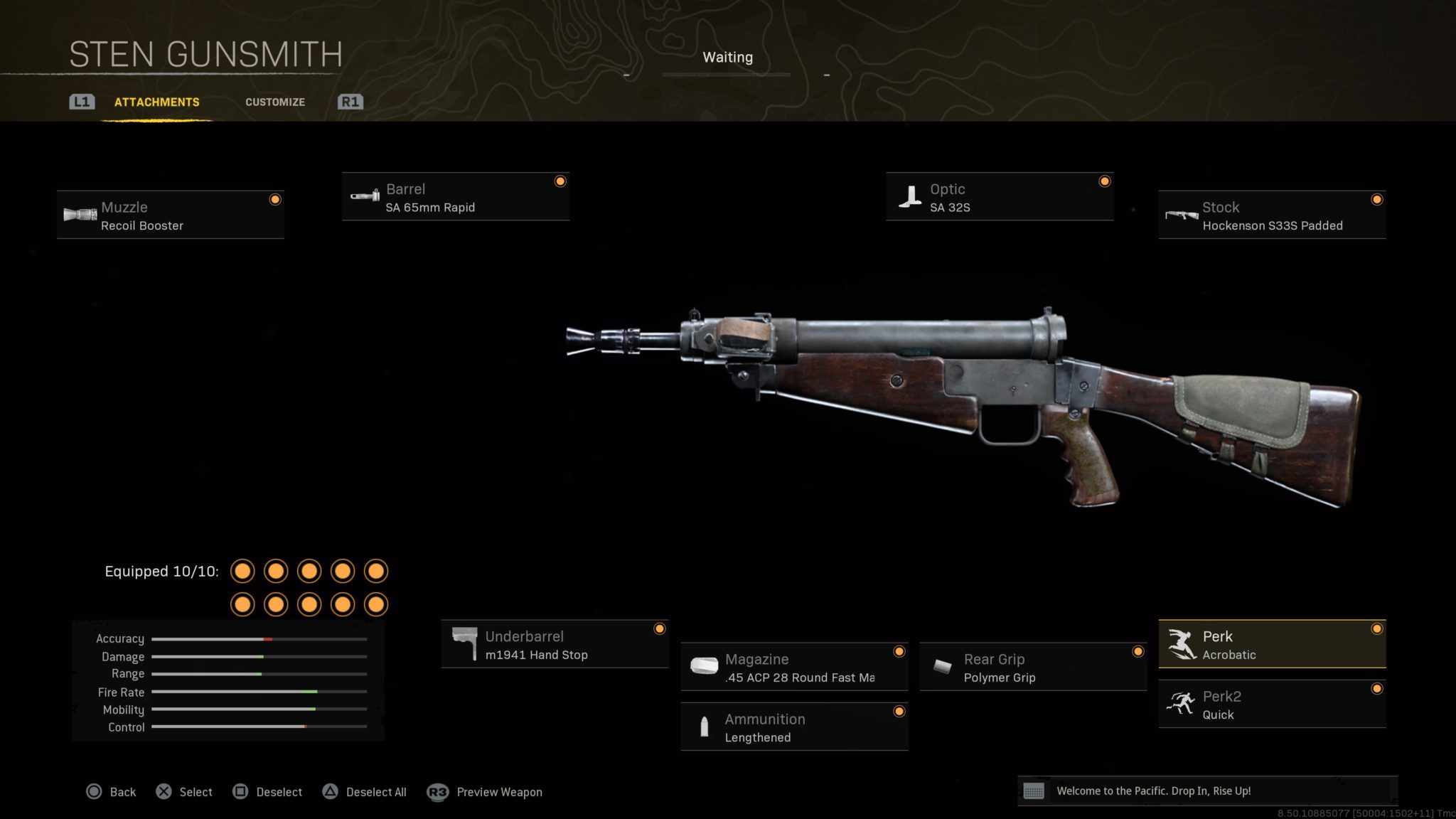Click the Quick Perk2 icon
The image size is (1456, 819).
tap(1182, 704)
